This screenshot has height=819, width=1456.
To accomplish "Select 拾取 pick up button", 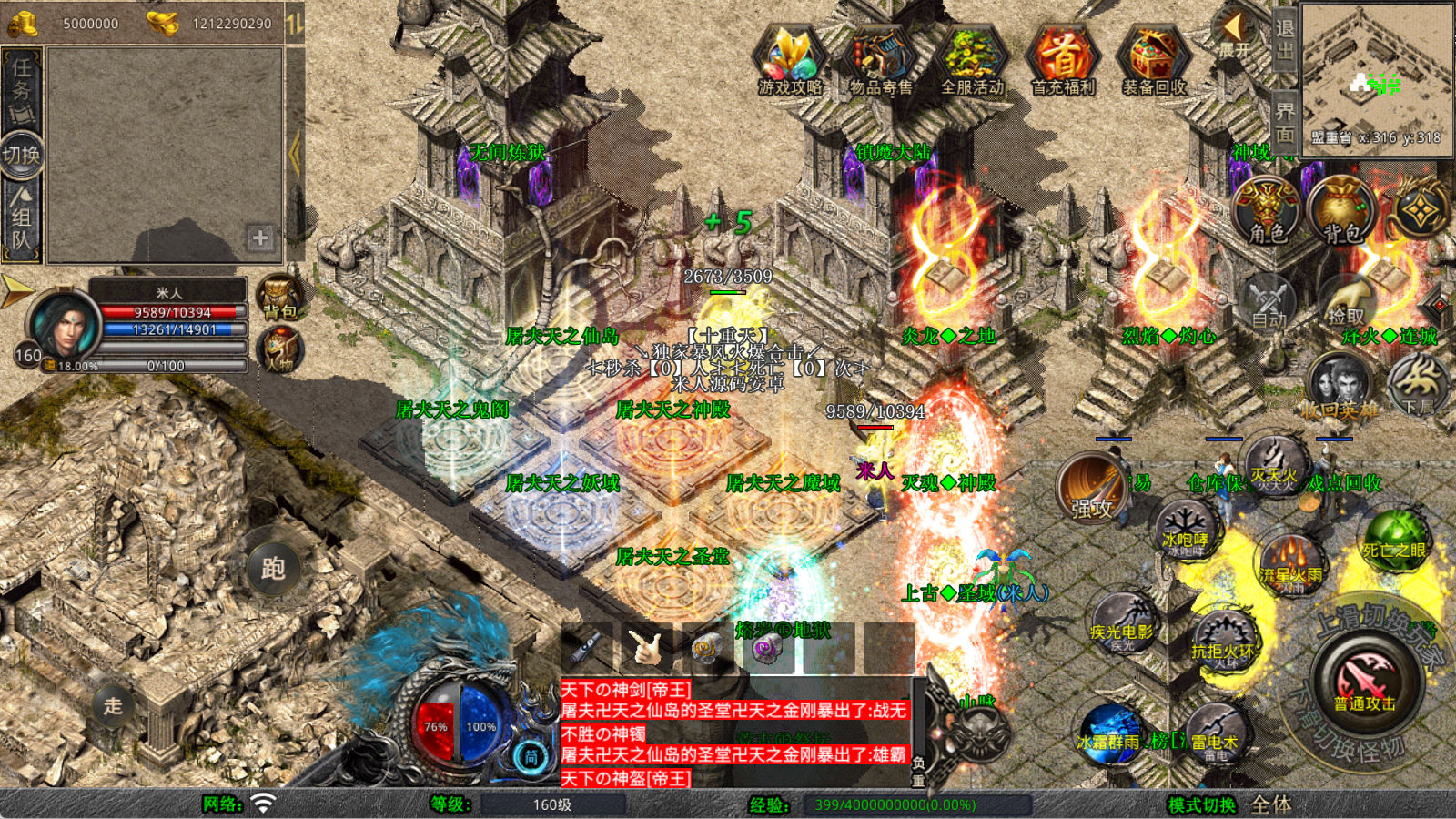I will [x=1345, y=300].
